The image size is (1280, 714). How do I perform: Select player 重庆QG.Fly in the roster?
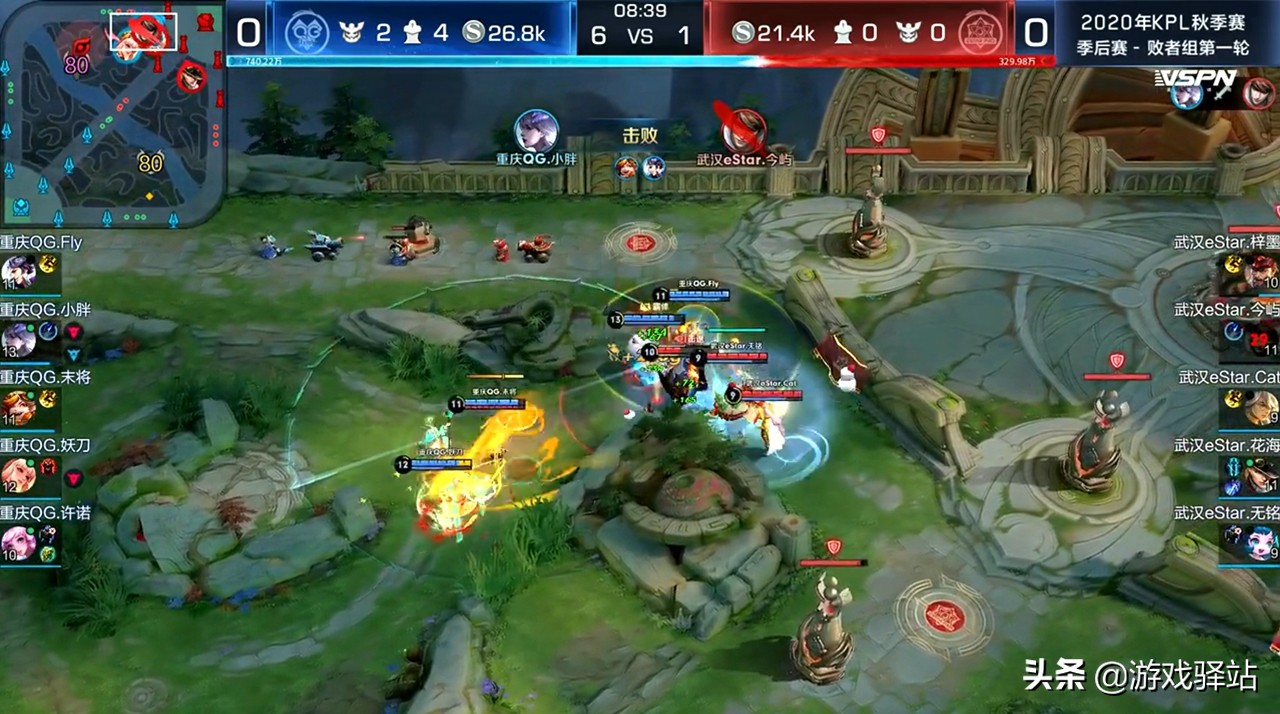pos(20,272)
